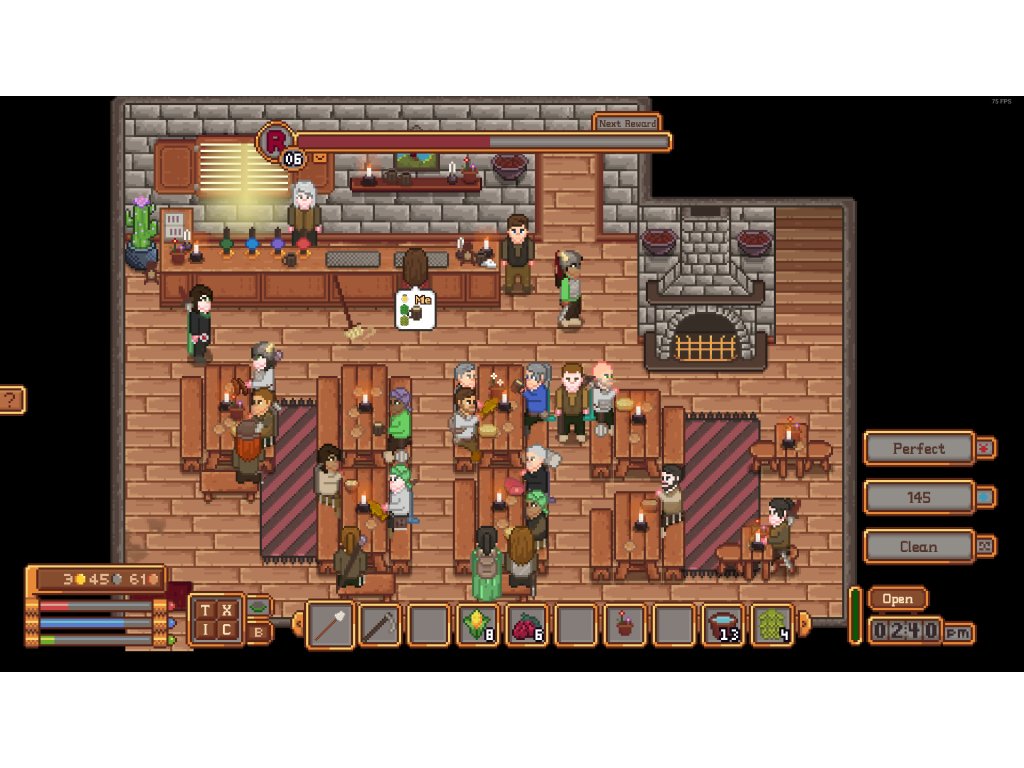The height and width of the screenshot is (768, 1024).
Task: Click the reputation R badge
Action: tap(275, 140)
